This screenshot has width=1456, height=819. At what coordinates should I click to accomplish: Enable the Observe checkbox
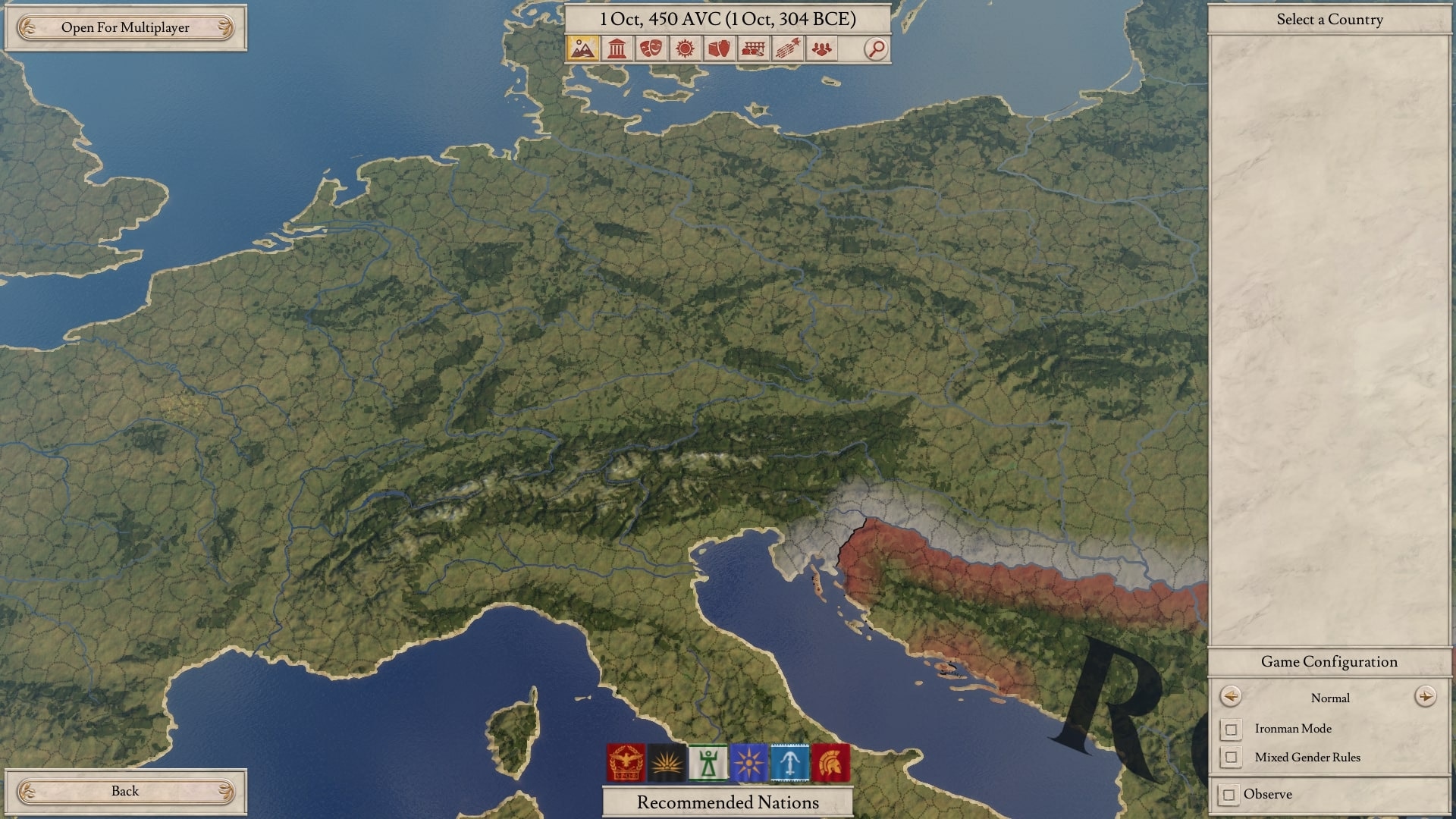1229,795
